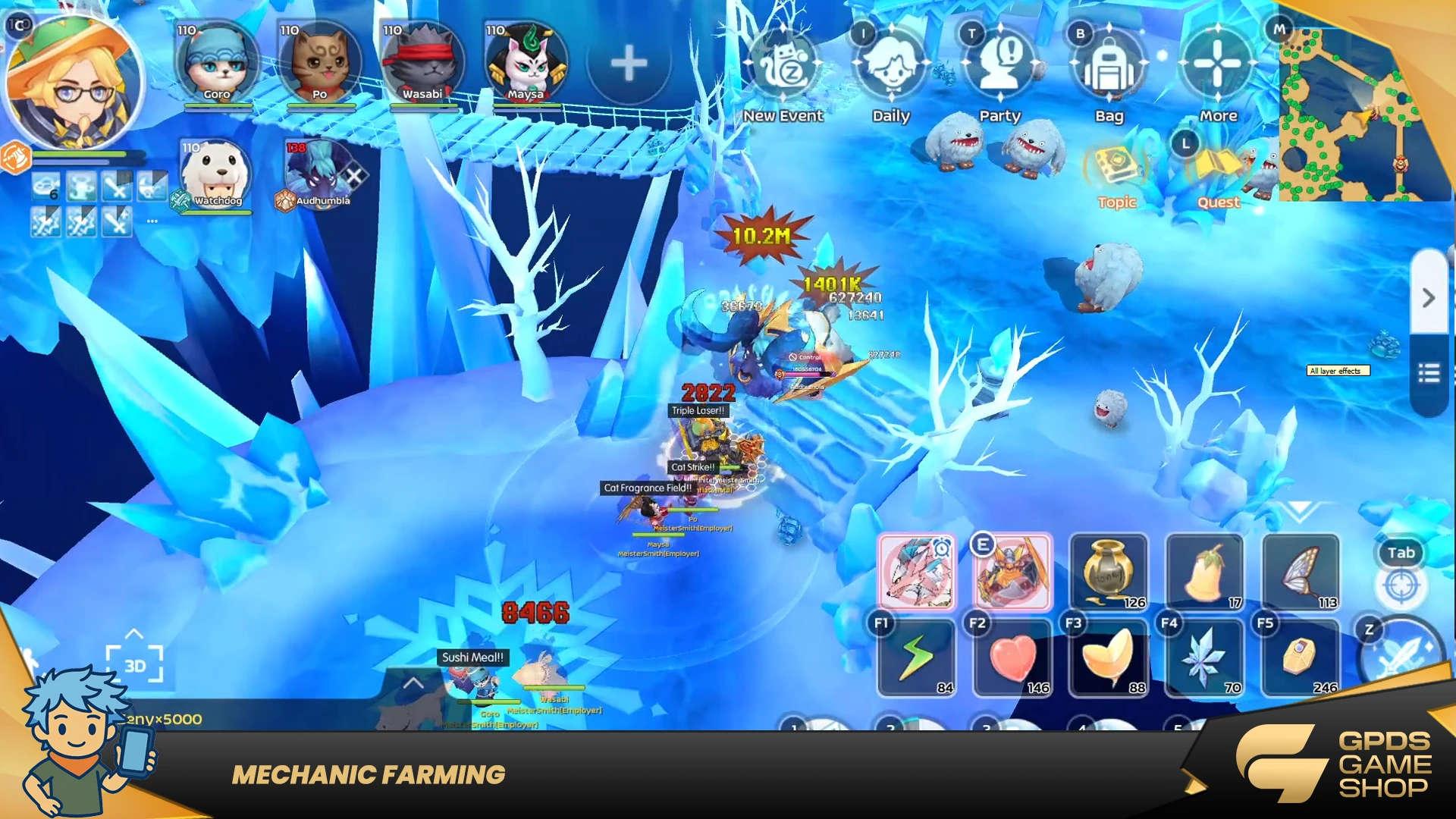The image size is (1456, 819).
Task: Click the minimap
Action: (1363, 114)
